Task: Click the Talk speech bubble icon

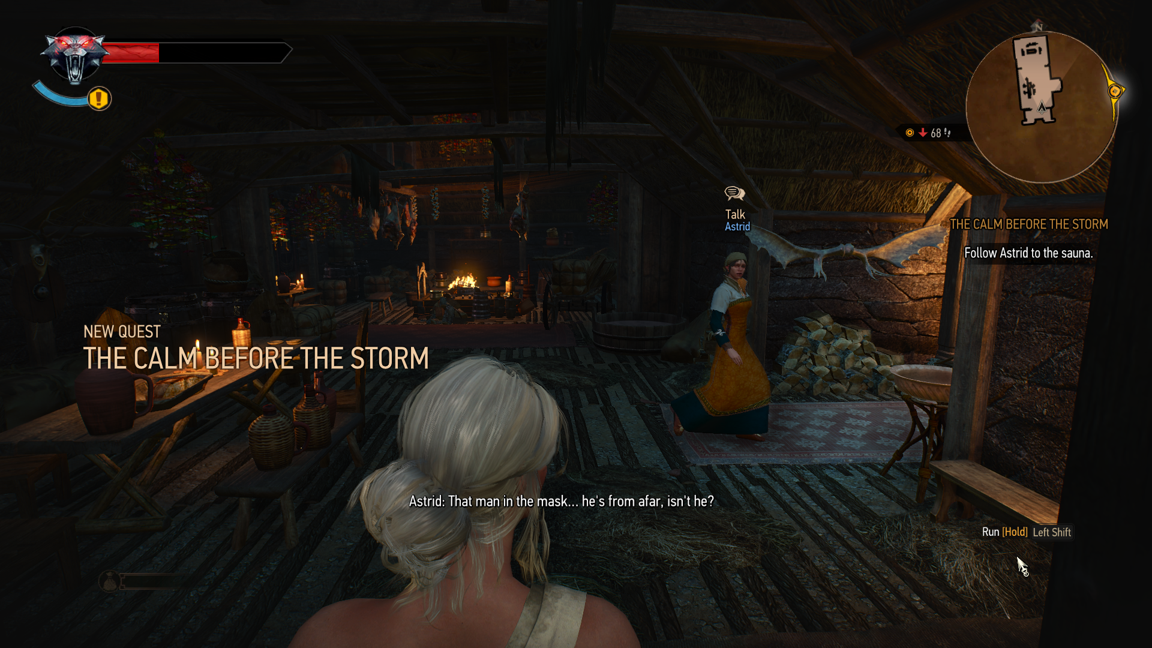Action: coord(735,193)
